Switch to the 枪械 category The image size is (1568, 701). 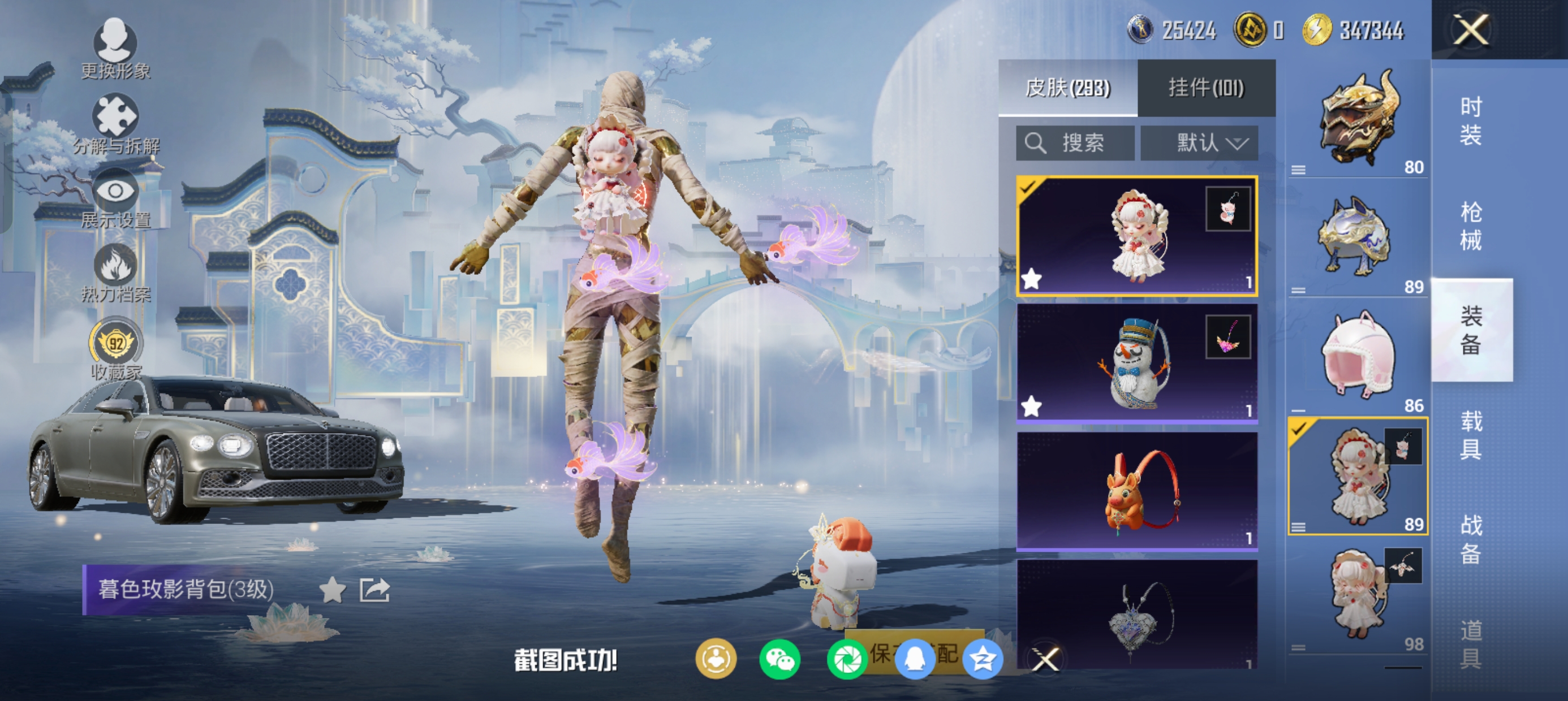[1471, 226]
